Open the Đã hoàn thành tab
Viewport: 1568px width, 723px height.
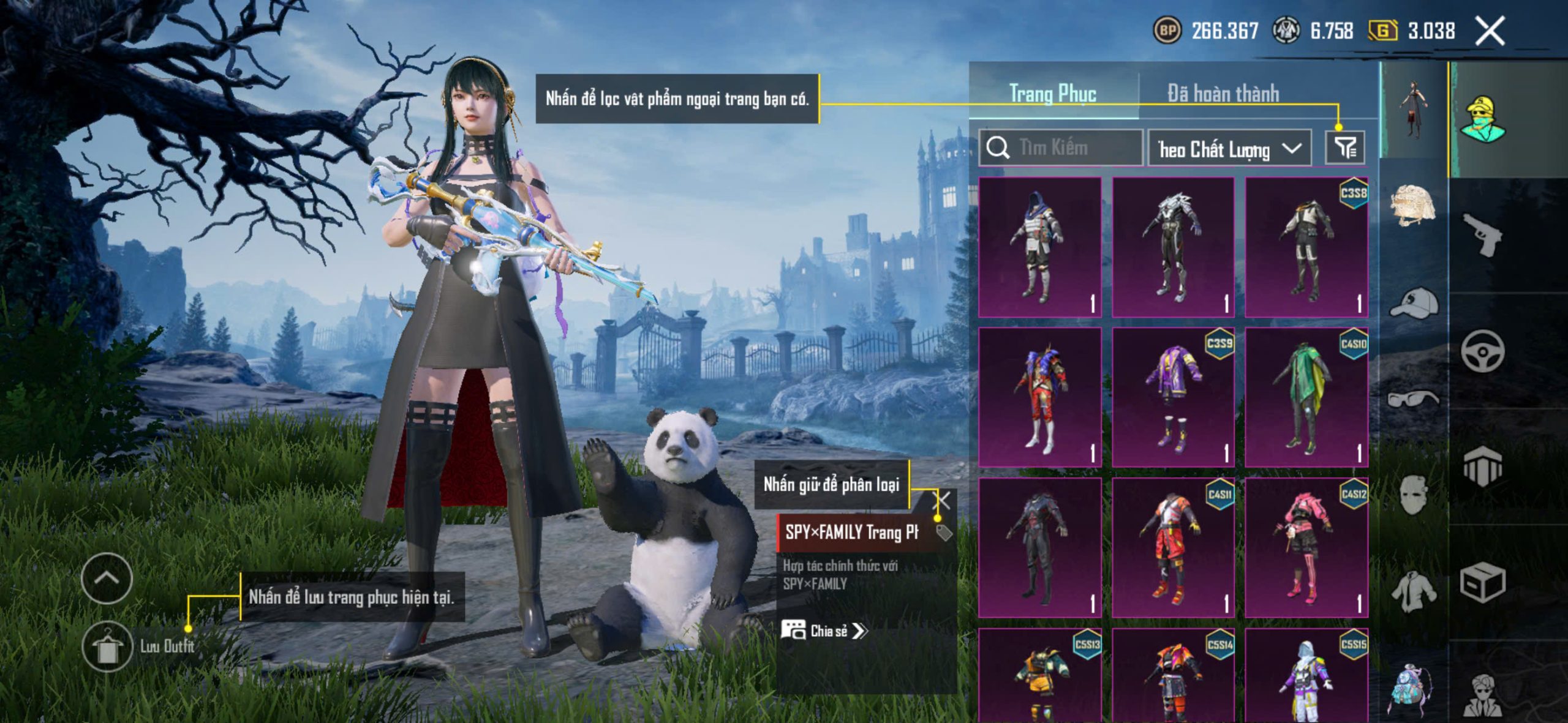pos(1223,94)
